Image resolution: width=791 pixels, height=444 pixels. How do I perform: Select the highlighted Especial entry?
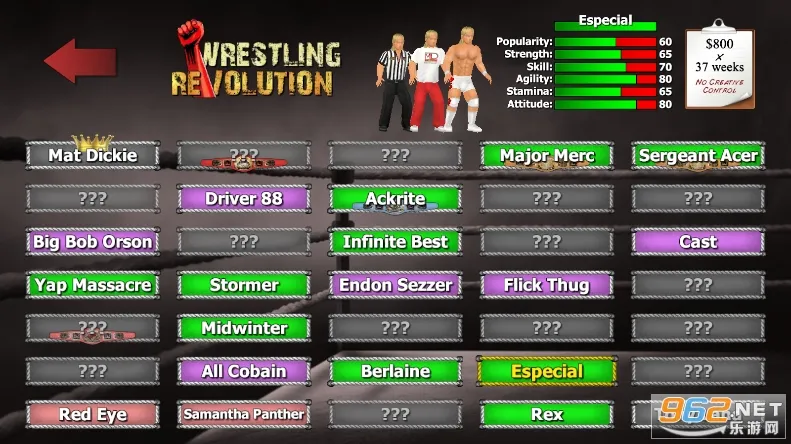[x=546, y=371]
